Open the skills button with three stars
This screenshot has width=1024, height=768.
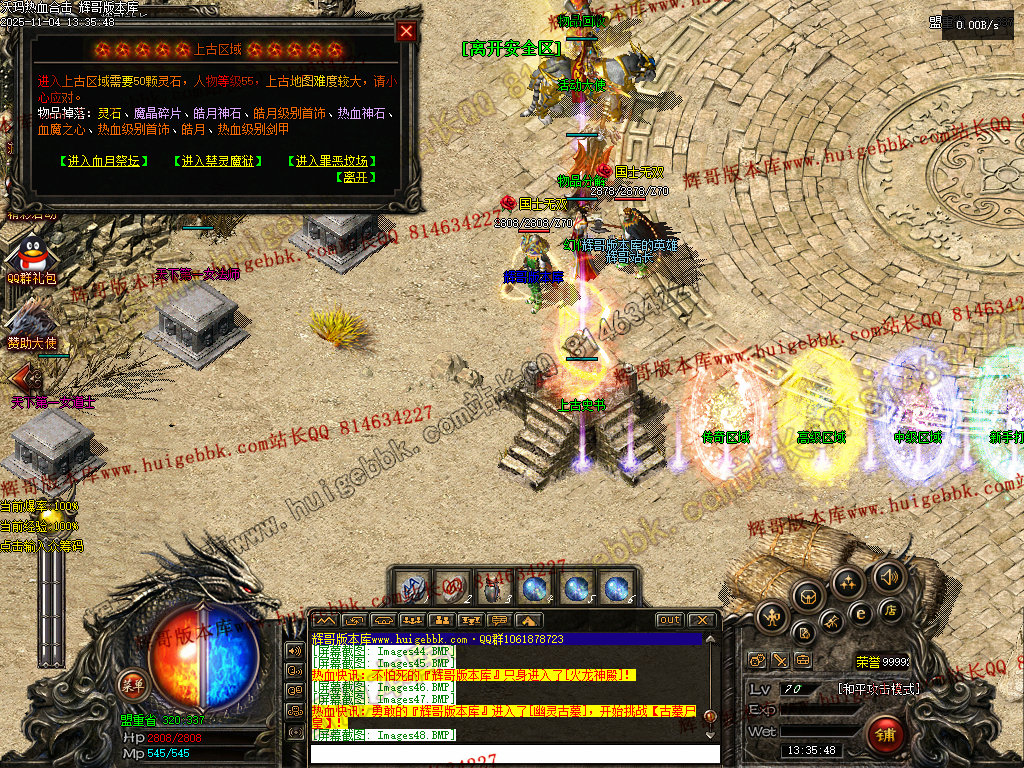[848, 582]
